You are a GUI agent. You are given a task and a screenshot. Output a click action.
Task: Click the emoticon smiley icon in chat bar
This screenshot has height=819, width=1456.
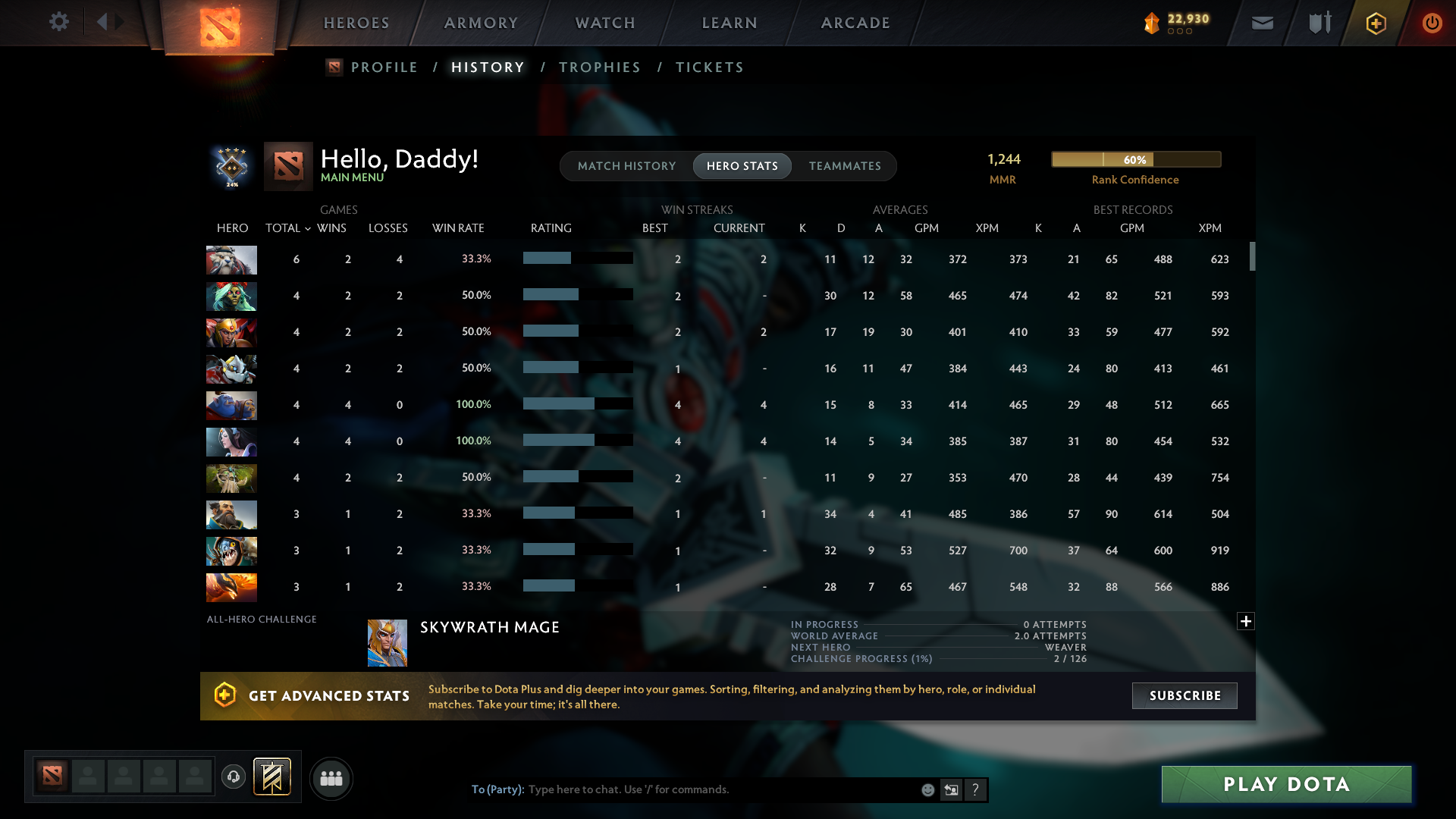[928, 789]
